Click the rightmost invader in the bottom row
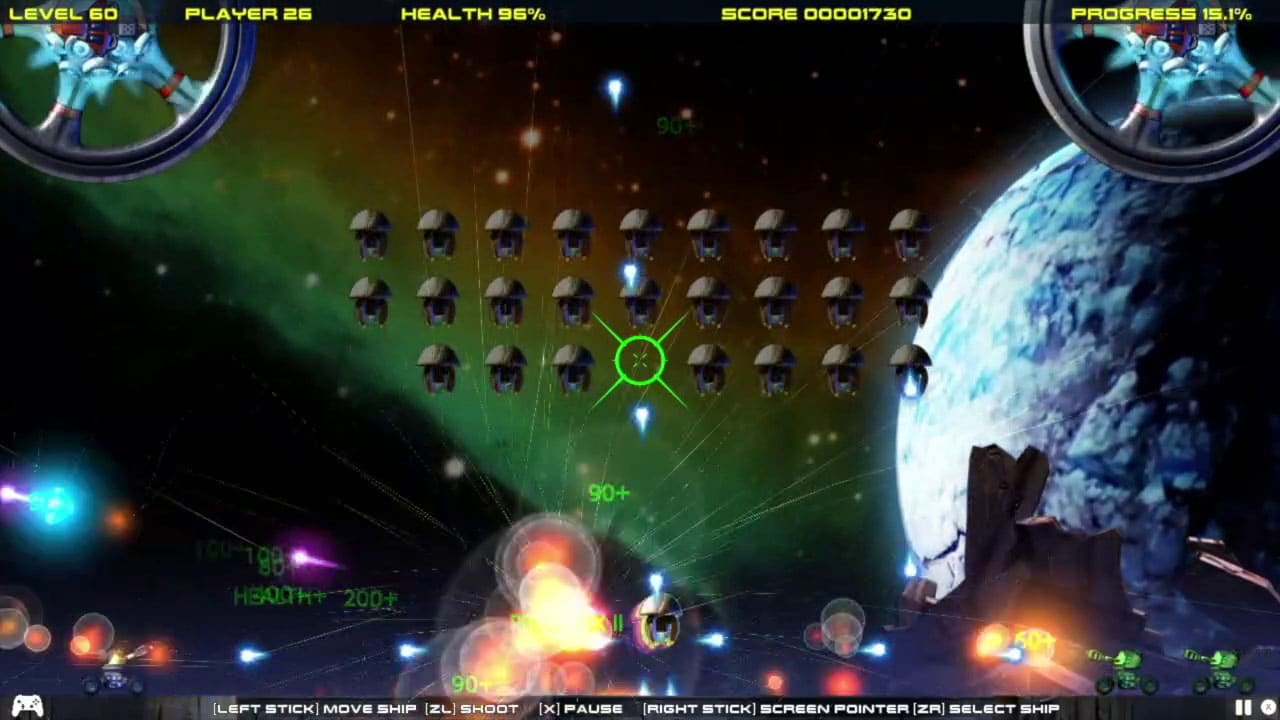This screenshot has width=1280, height=720. 910,368
